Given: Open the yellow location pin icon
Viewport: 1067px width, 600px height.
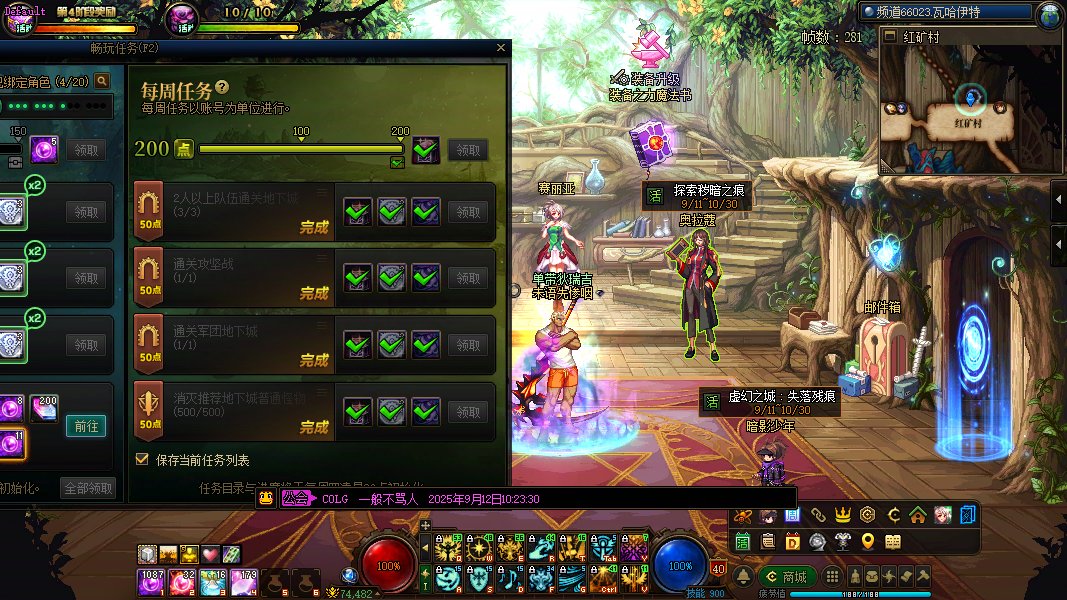Looking at the screenshot, I should (867, 541).
